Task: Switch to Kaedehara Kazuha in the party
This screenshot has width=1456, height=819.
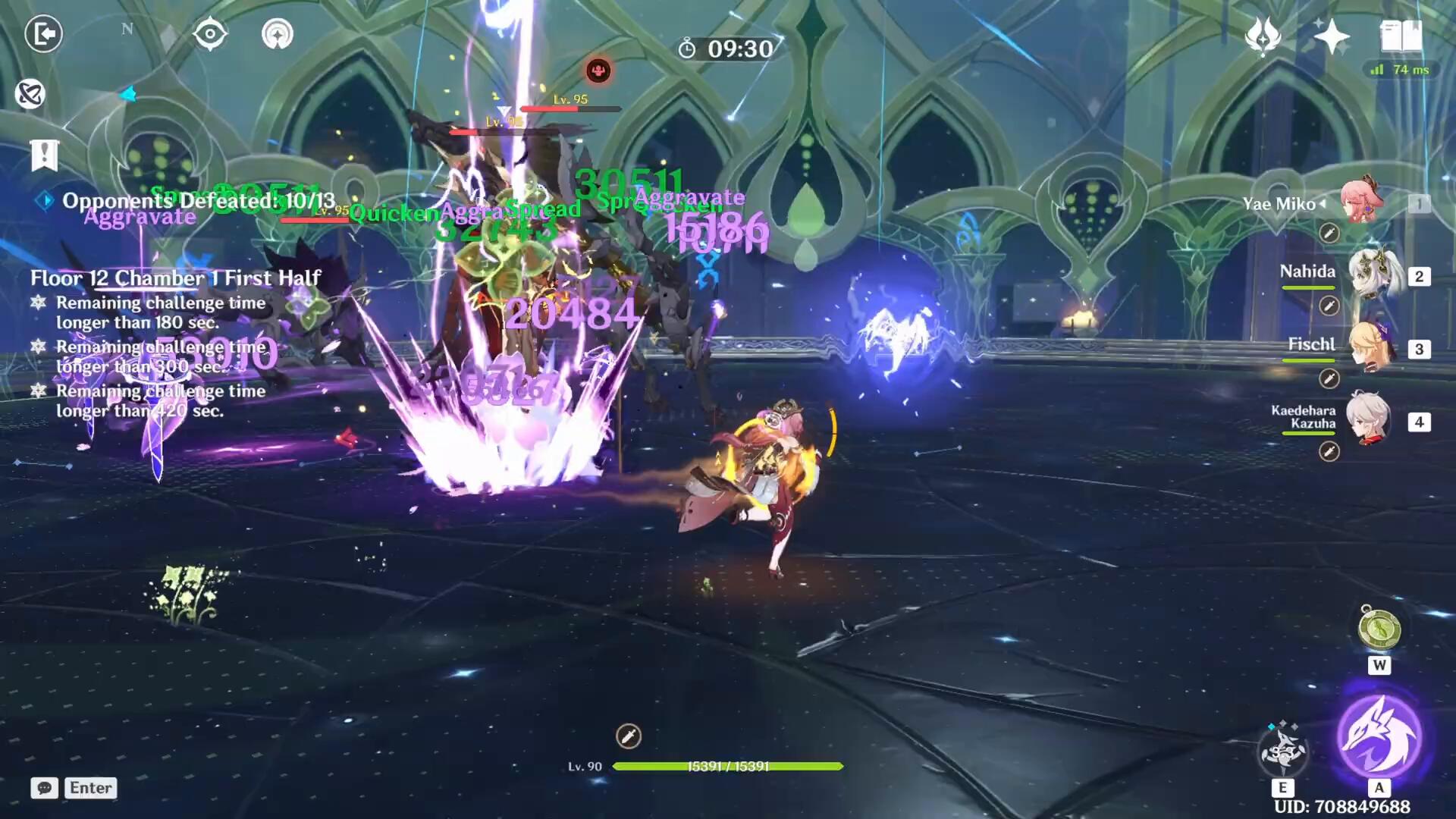Action: point(1369,419)
